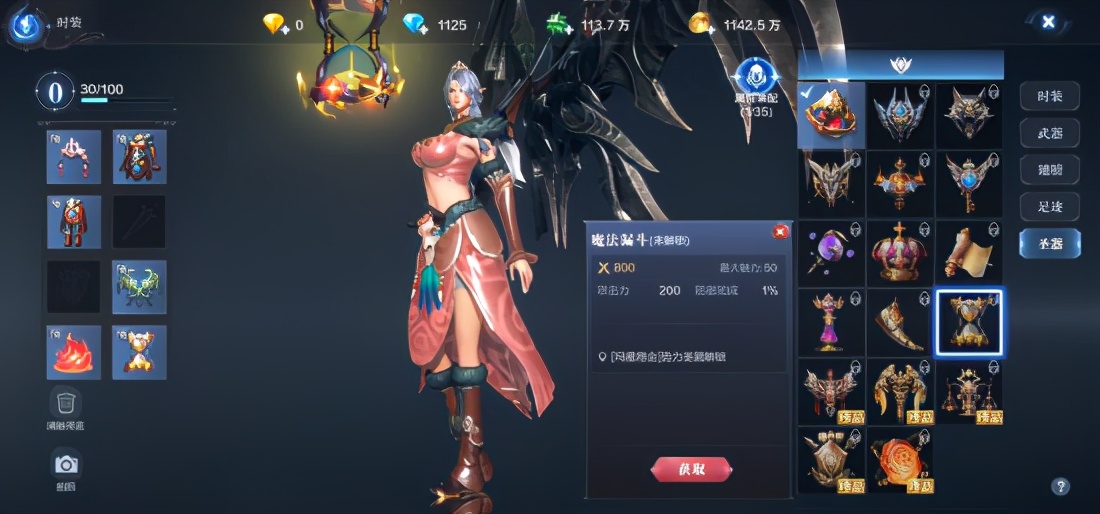Click the trash can clear-preview button
Screen dimensions: 1100x514
click(x=66, y=403)
